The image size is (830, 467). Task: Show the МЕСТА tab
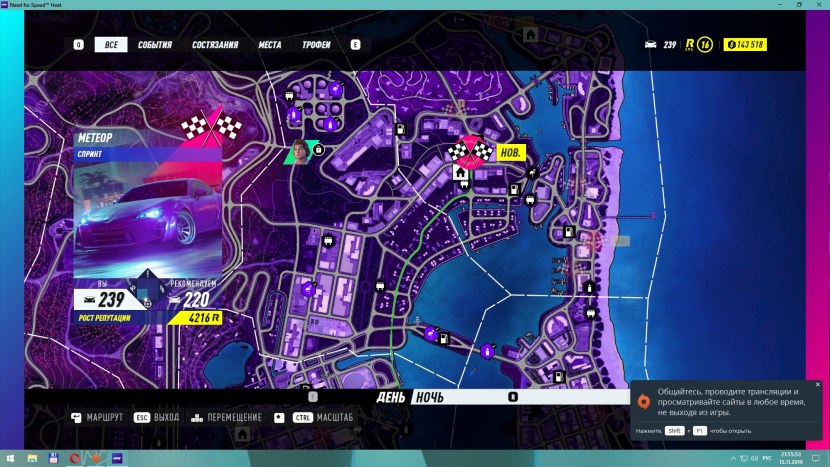pos(269,45)
